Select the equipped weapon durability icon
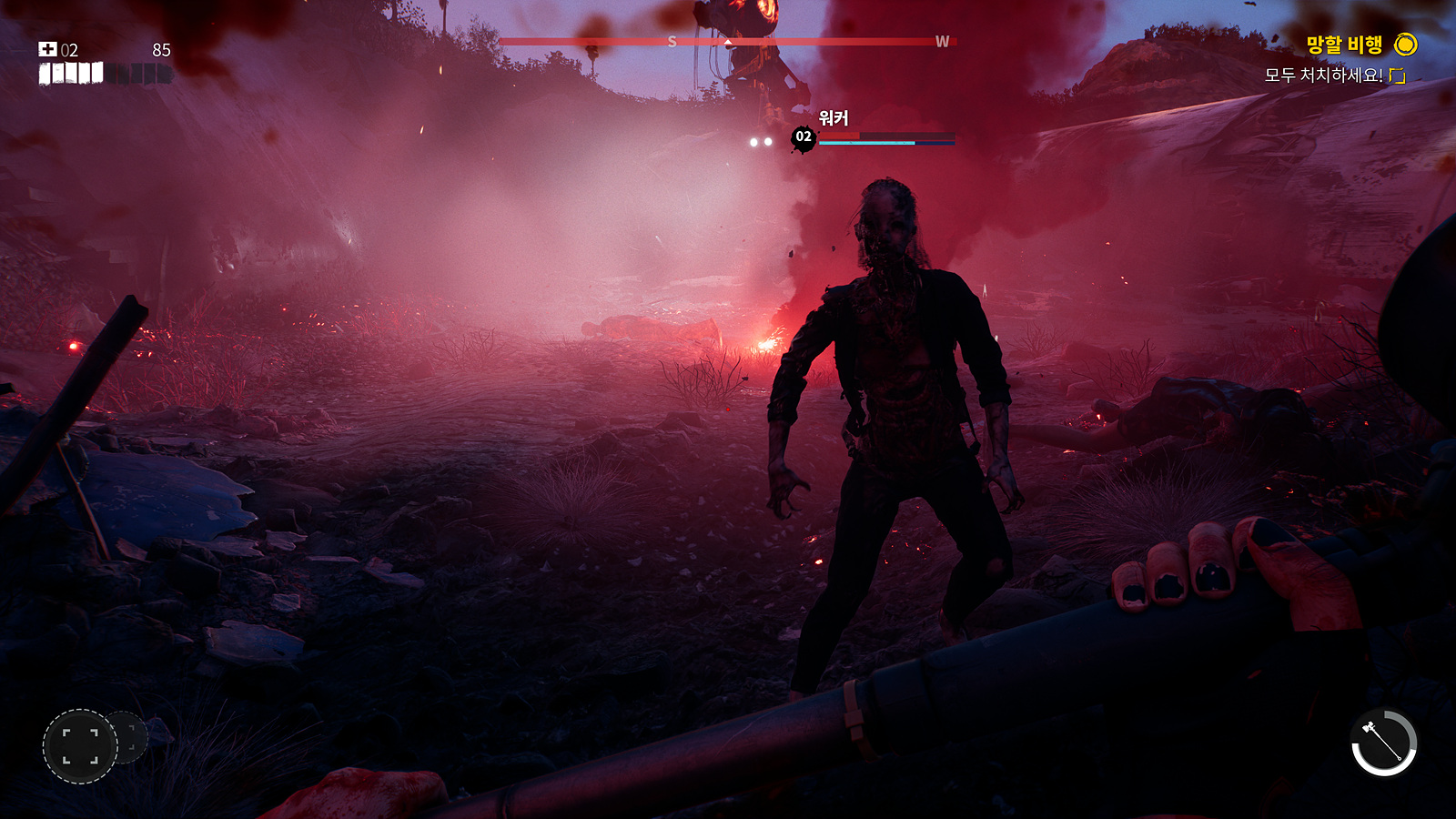Screen dimensions: 1456x819 click(1383, 742)
